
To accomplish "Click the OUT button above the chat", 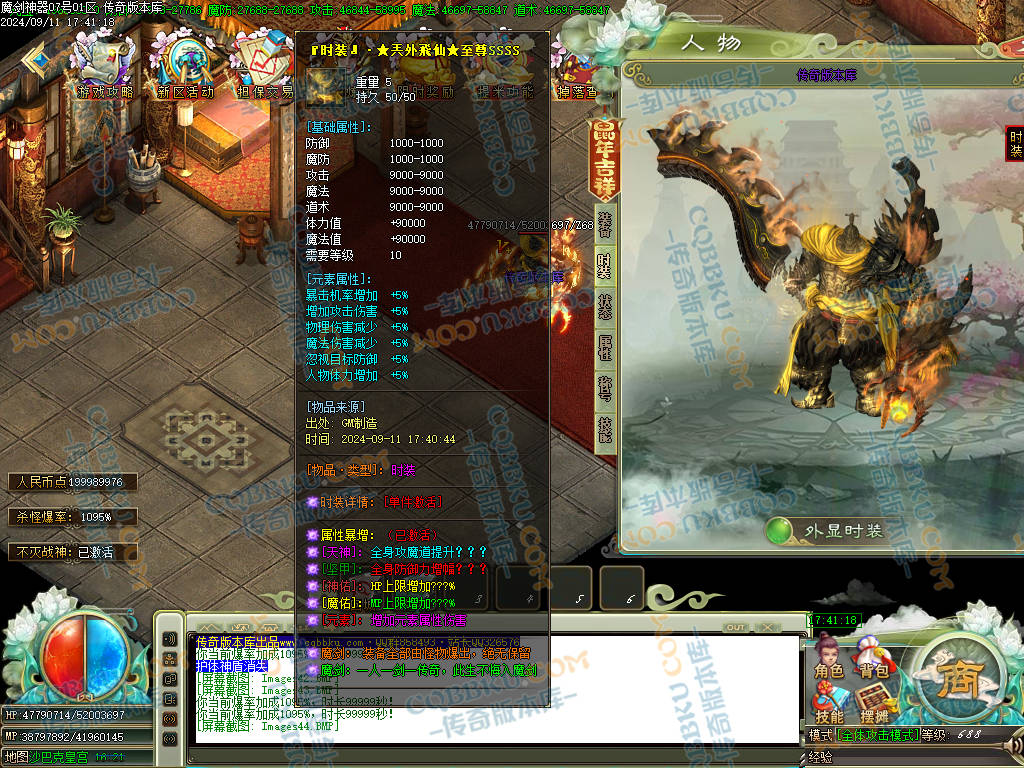I will tap(735, 627).
